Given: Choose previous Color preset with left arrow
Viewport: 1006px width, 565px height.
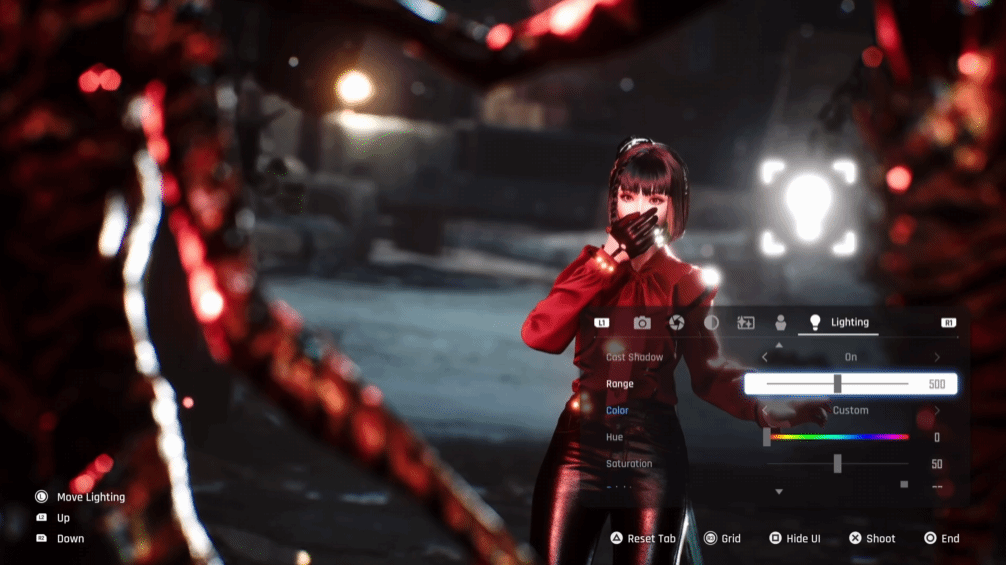Looking at the screenshot, I should click(x=766, y=410).
